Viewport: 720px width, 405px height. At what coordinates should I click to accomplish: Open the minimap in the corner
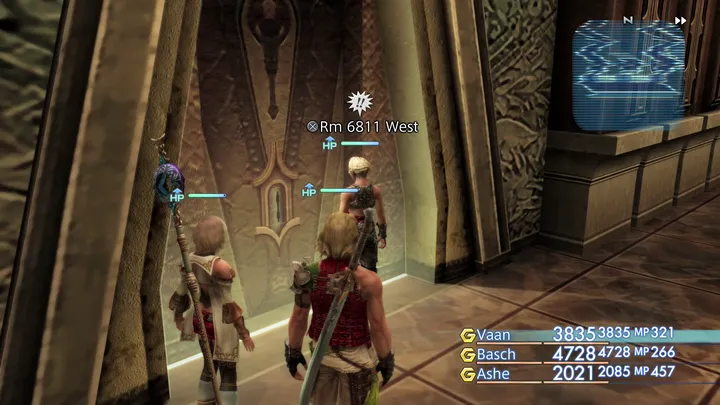click(629, 76)
